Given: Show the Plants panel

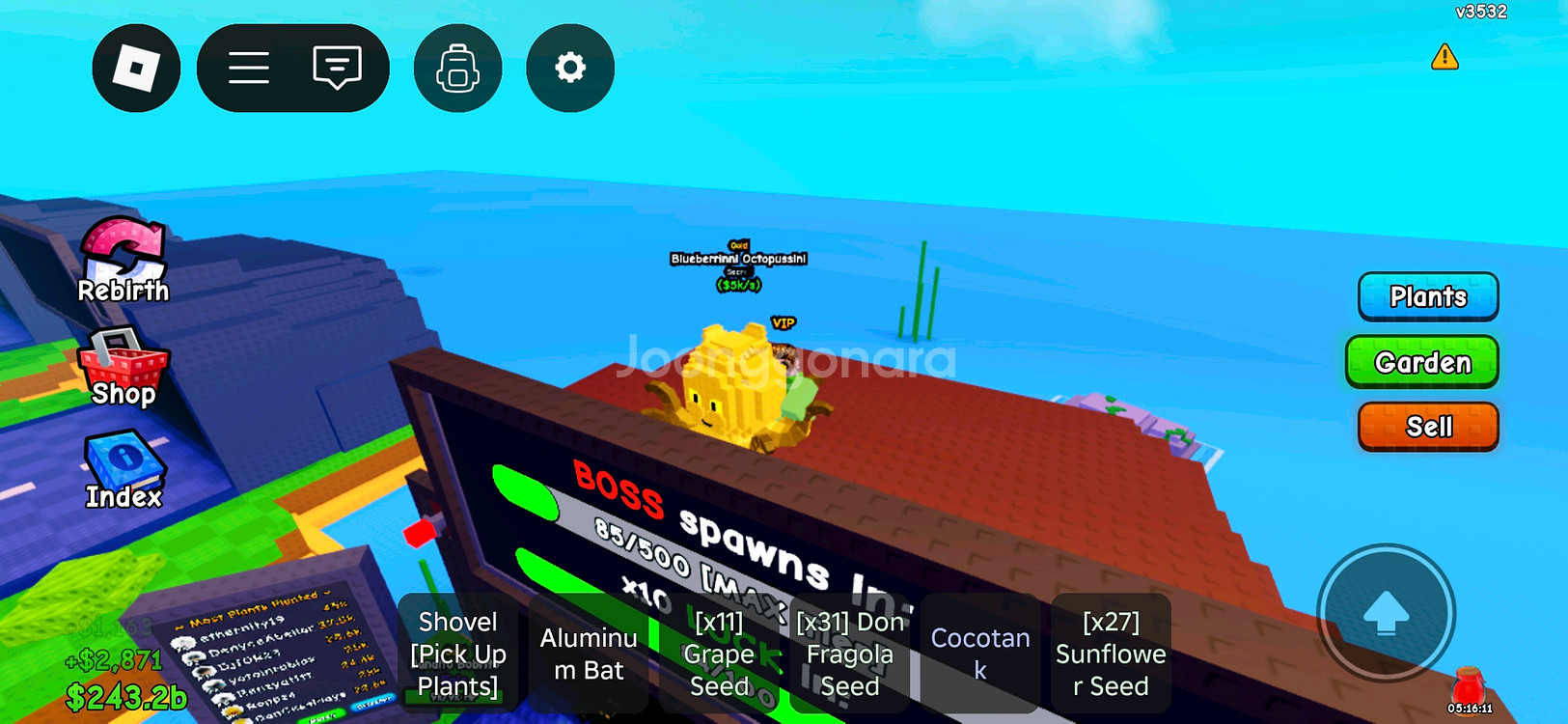Looking at the screenshot, I should tap(1428, 296).
